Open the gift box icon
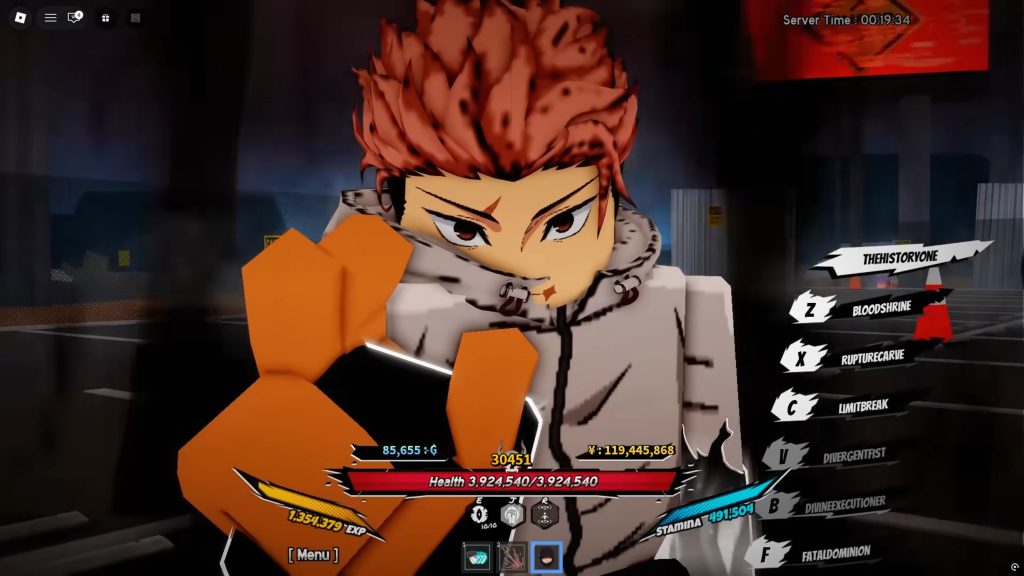This screenshot has width=1024, height=576. pyautogui.click(x=105, y=18)
